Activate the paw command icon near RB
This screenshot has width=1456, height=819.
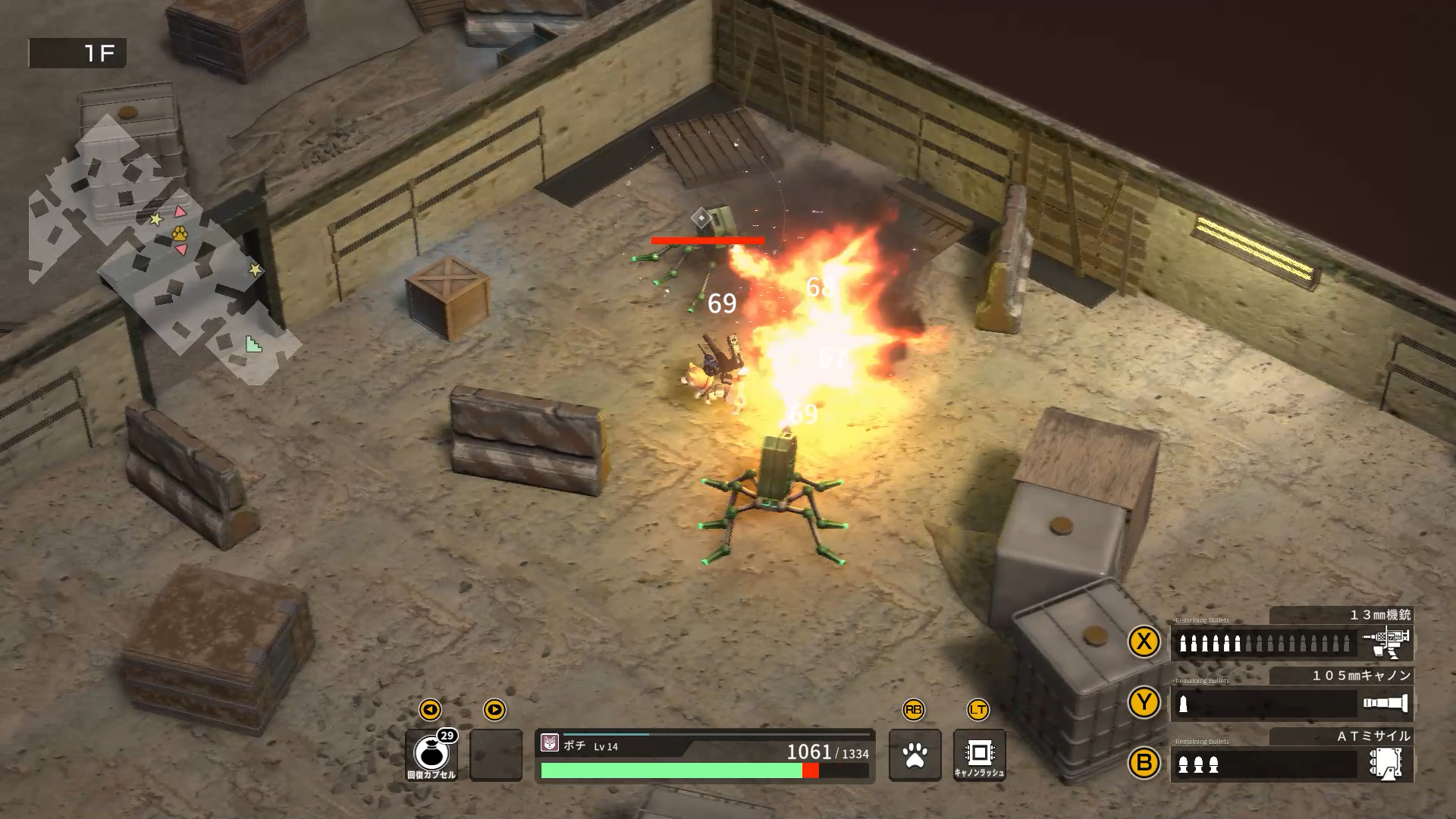(916, 756)
